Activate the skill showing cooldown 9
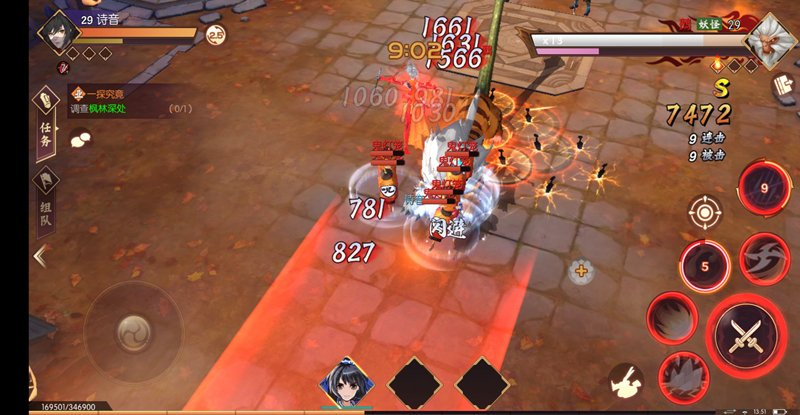Viewport: 800px width, 415px height. [765, 187]
